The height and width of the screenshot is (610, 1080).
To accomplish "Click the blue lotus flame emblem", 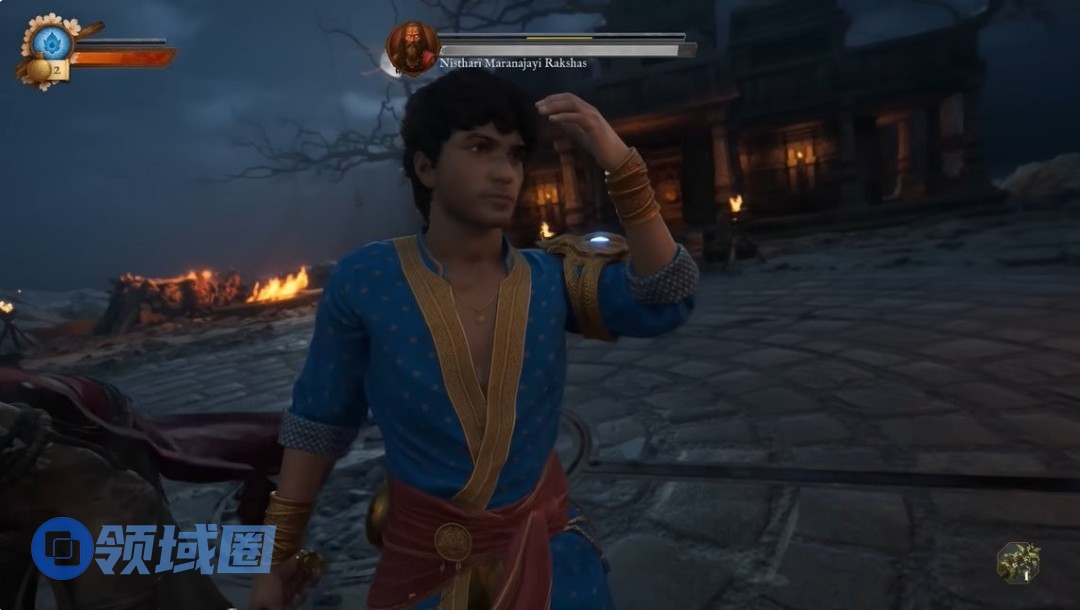I will [51, 42].
